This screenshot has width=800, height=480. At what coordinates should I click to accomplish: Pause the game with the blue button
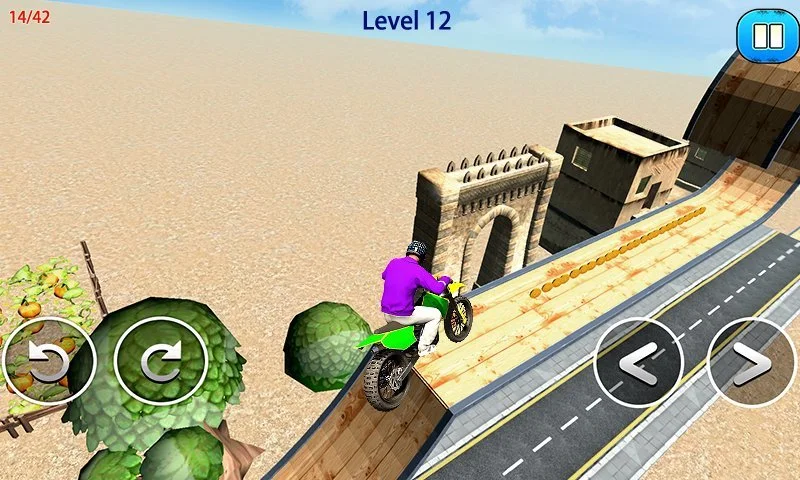pos(766,37)
